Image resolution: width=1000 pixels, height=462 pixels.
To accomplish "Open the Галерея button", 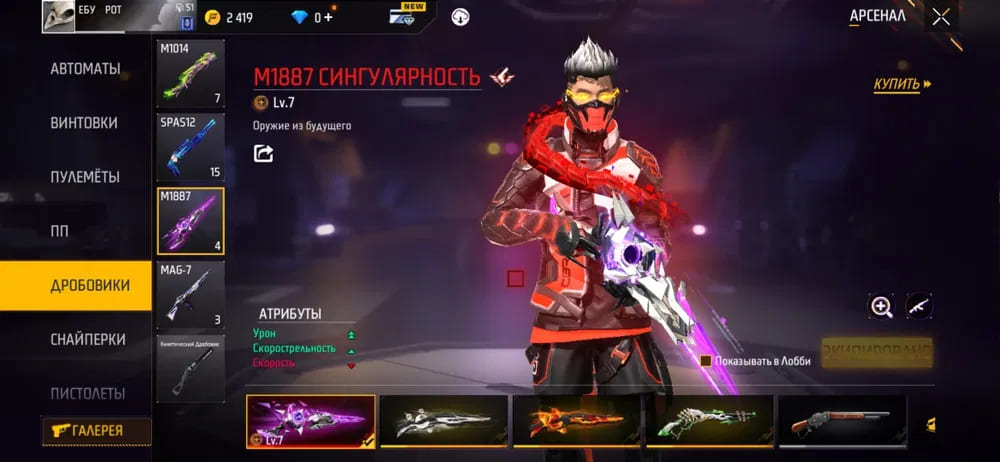I will click(x=96, y=430).
